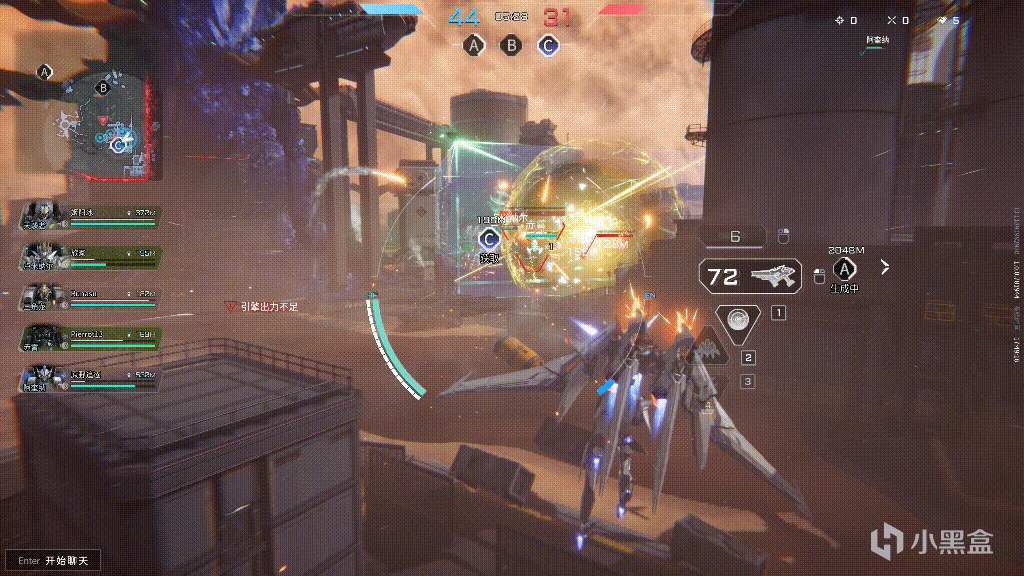
Task: Select the bottom squad member 阿塞纳 row
Action: tap(90, 379)
